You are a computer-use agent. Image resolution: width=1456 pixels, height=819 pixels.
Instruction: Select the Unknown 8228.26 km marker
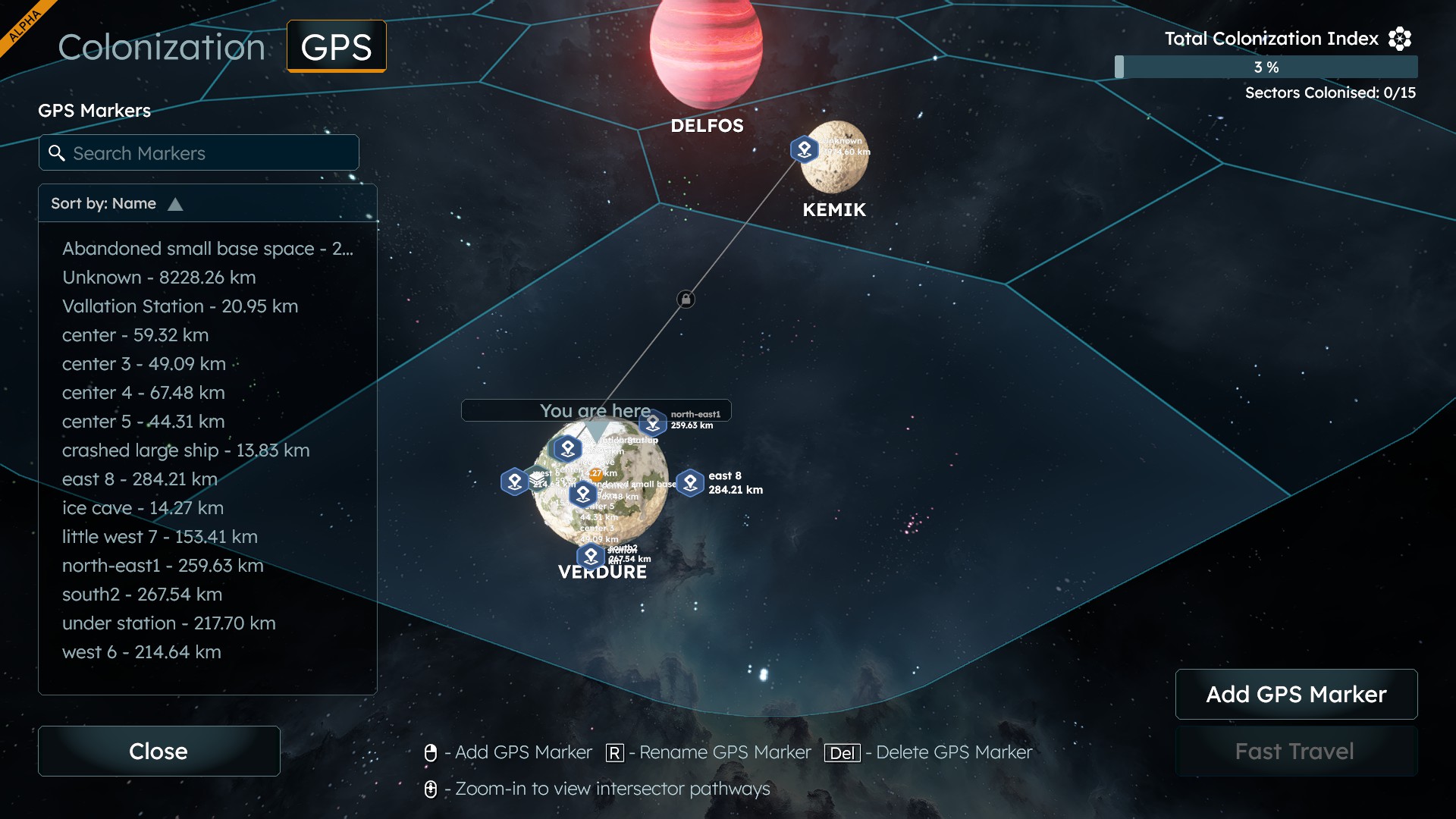[x=159, y=278]
